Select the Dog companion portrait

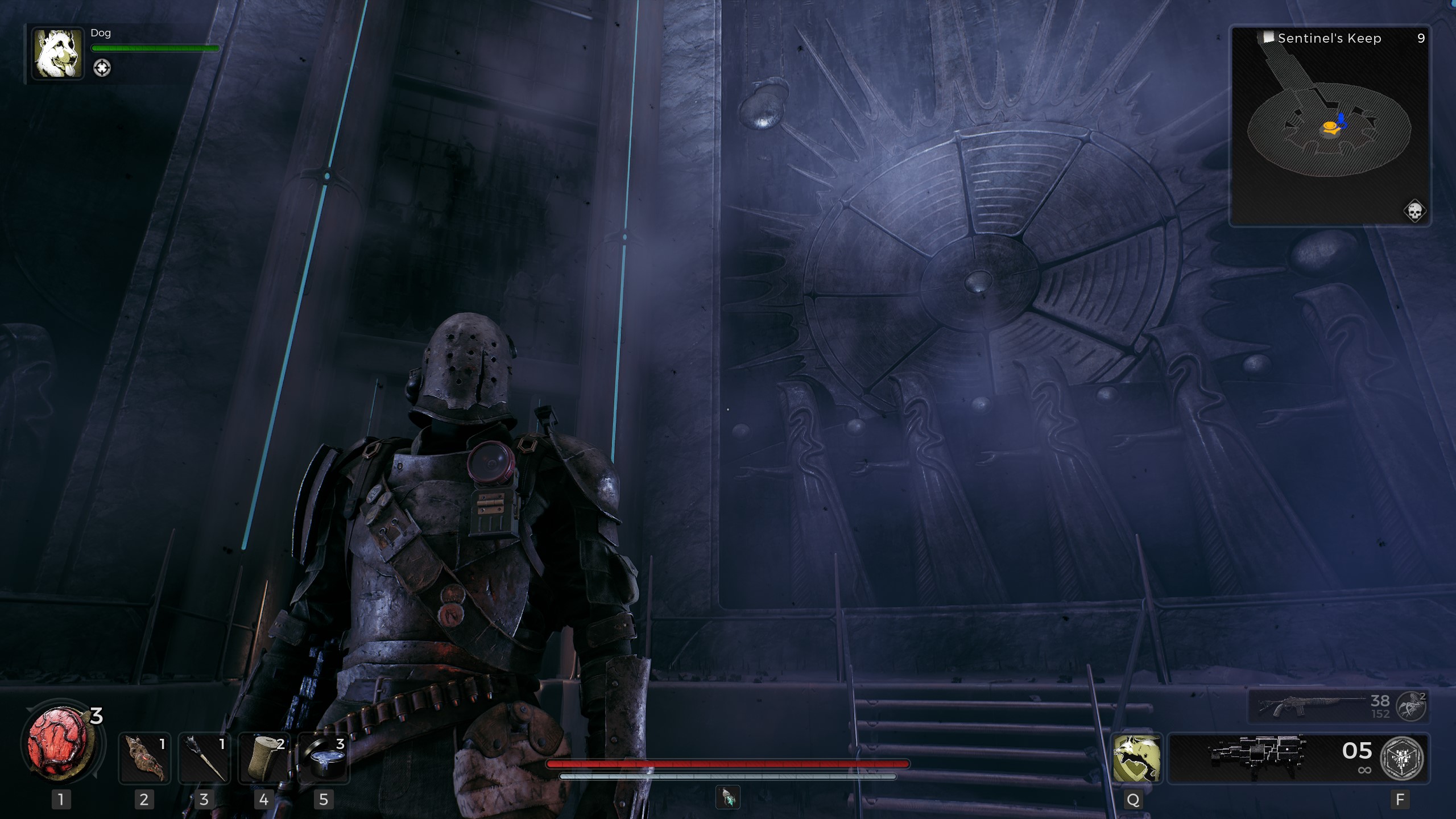[x=57, y=53]
